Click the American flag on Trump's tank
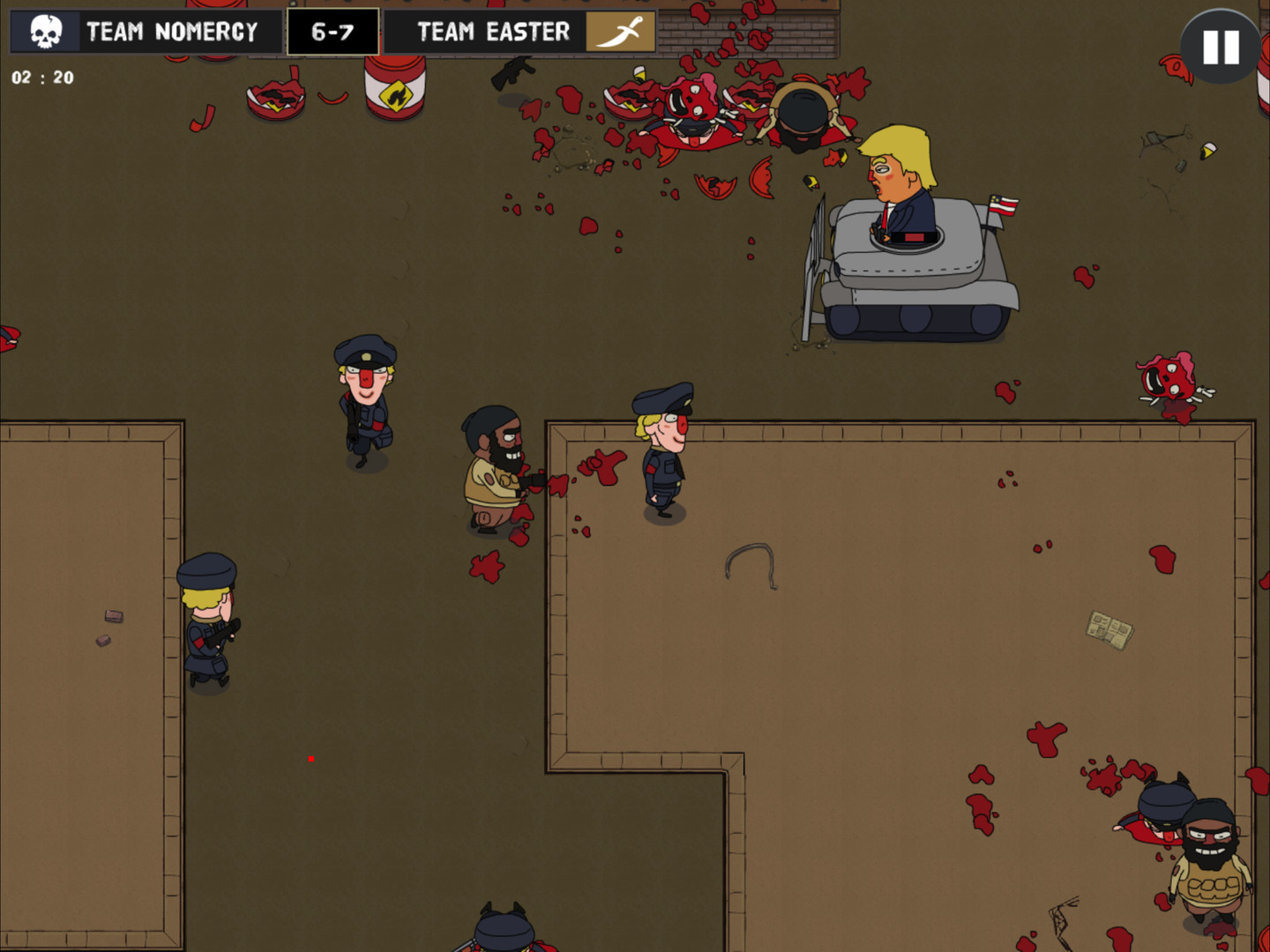Image resolution: width=1270 pixels, height=952 pixels. click(1004, 205)
